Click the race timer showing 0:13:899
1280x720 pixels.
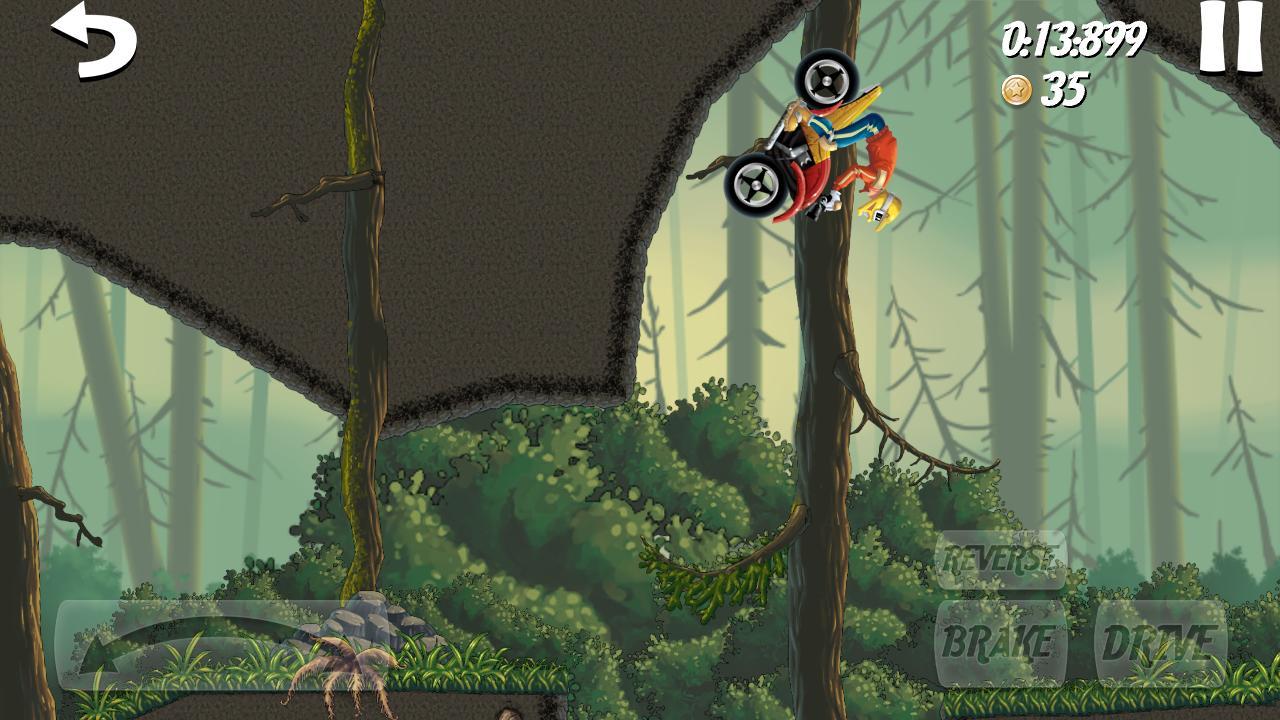1075,40
